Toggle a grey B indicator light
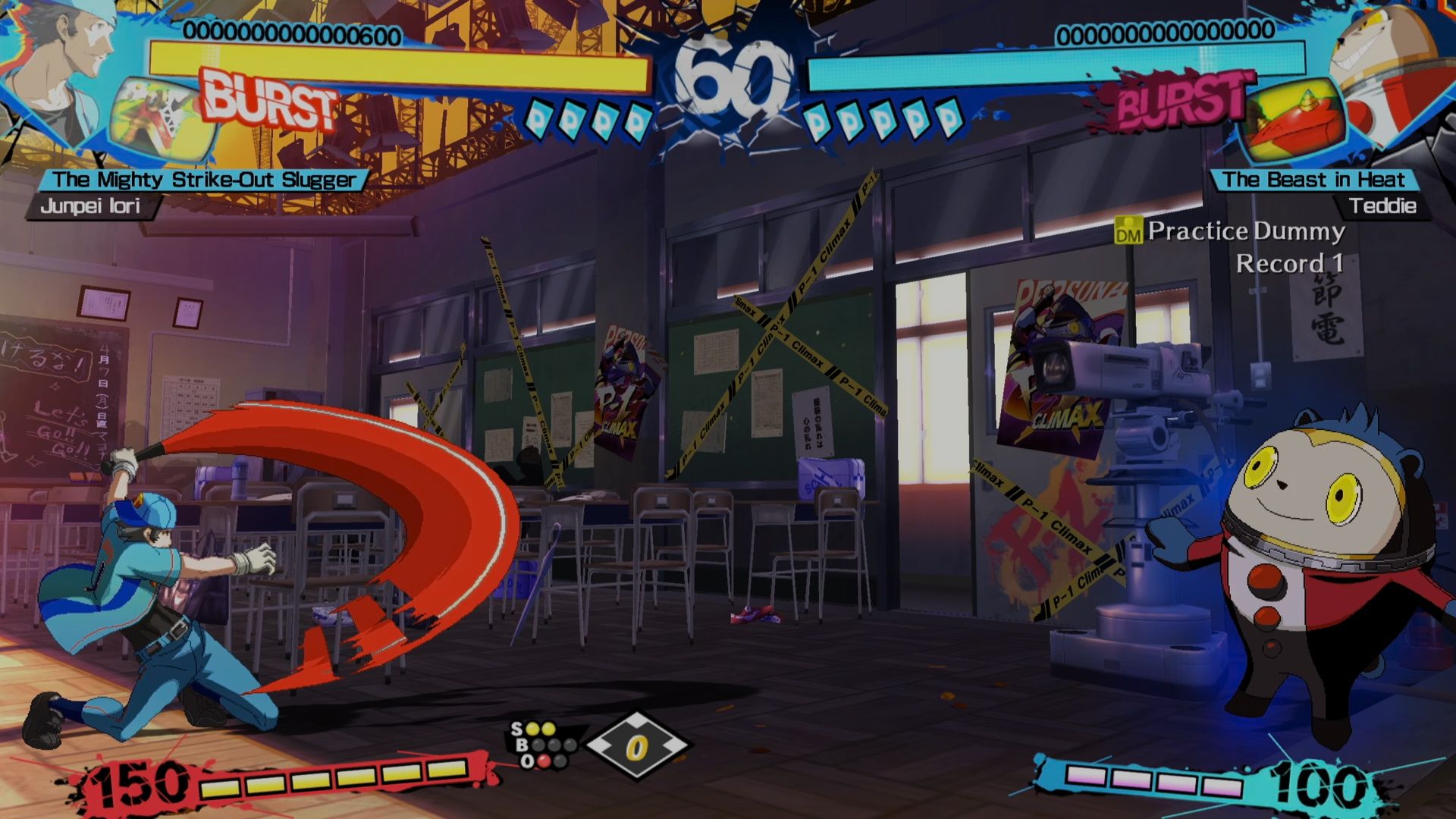 click(538, 745)
